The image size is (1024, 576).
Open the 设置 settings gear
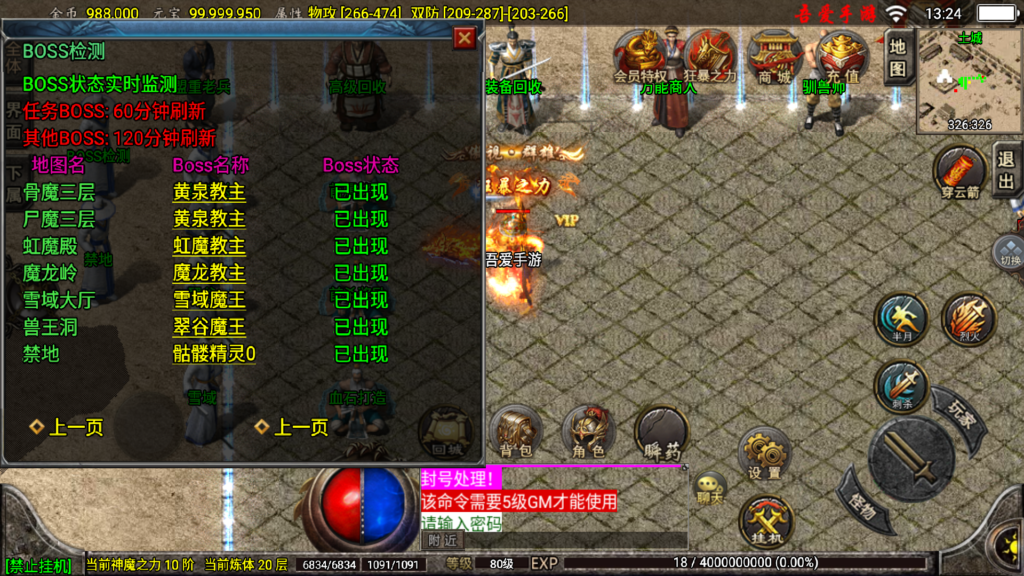(x=765, y=453)
